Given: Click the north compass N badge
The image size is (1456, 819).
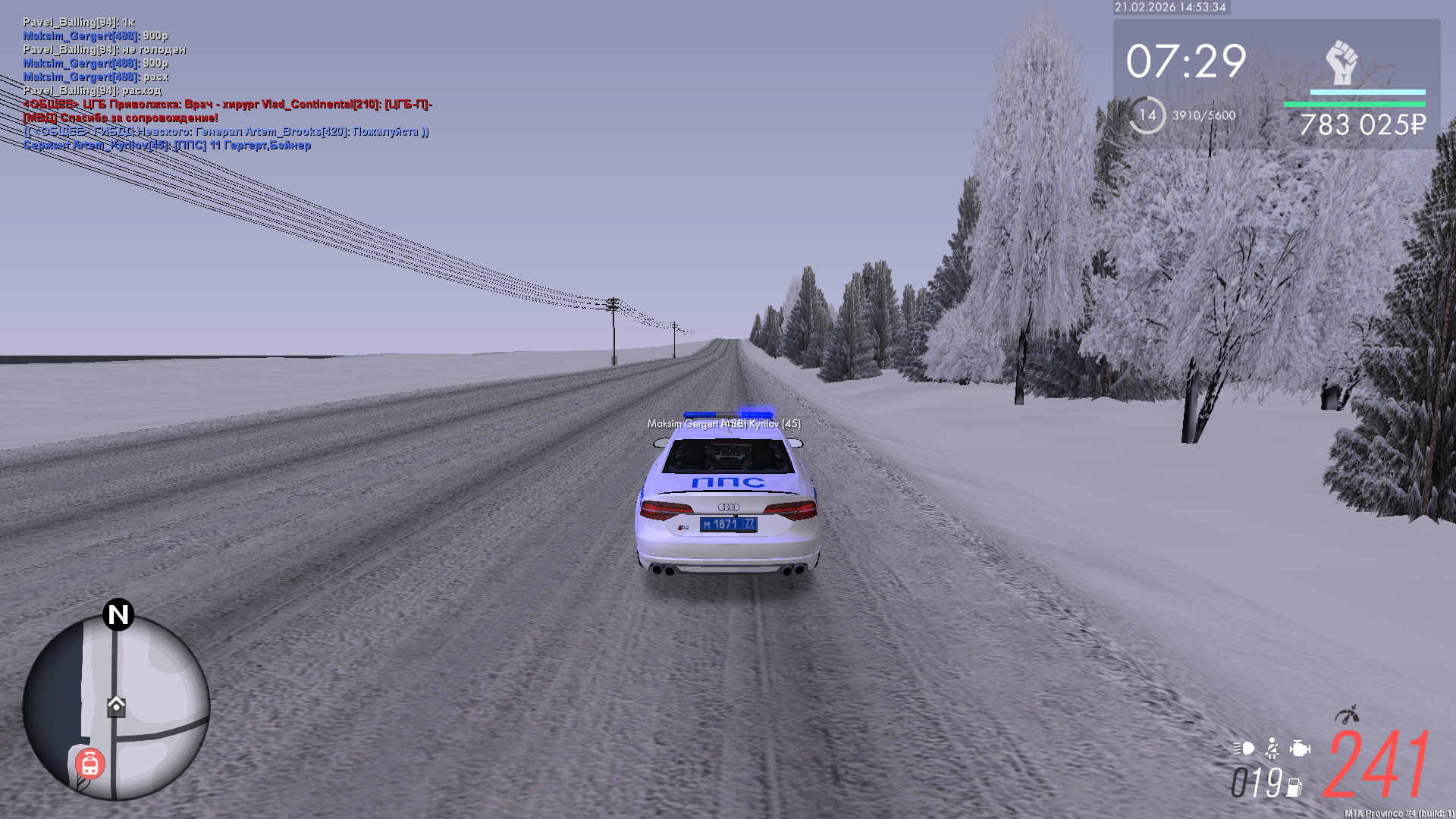Looking at the screenshot, I should tap(118, 614).
